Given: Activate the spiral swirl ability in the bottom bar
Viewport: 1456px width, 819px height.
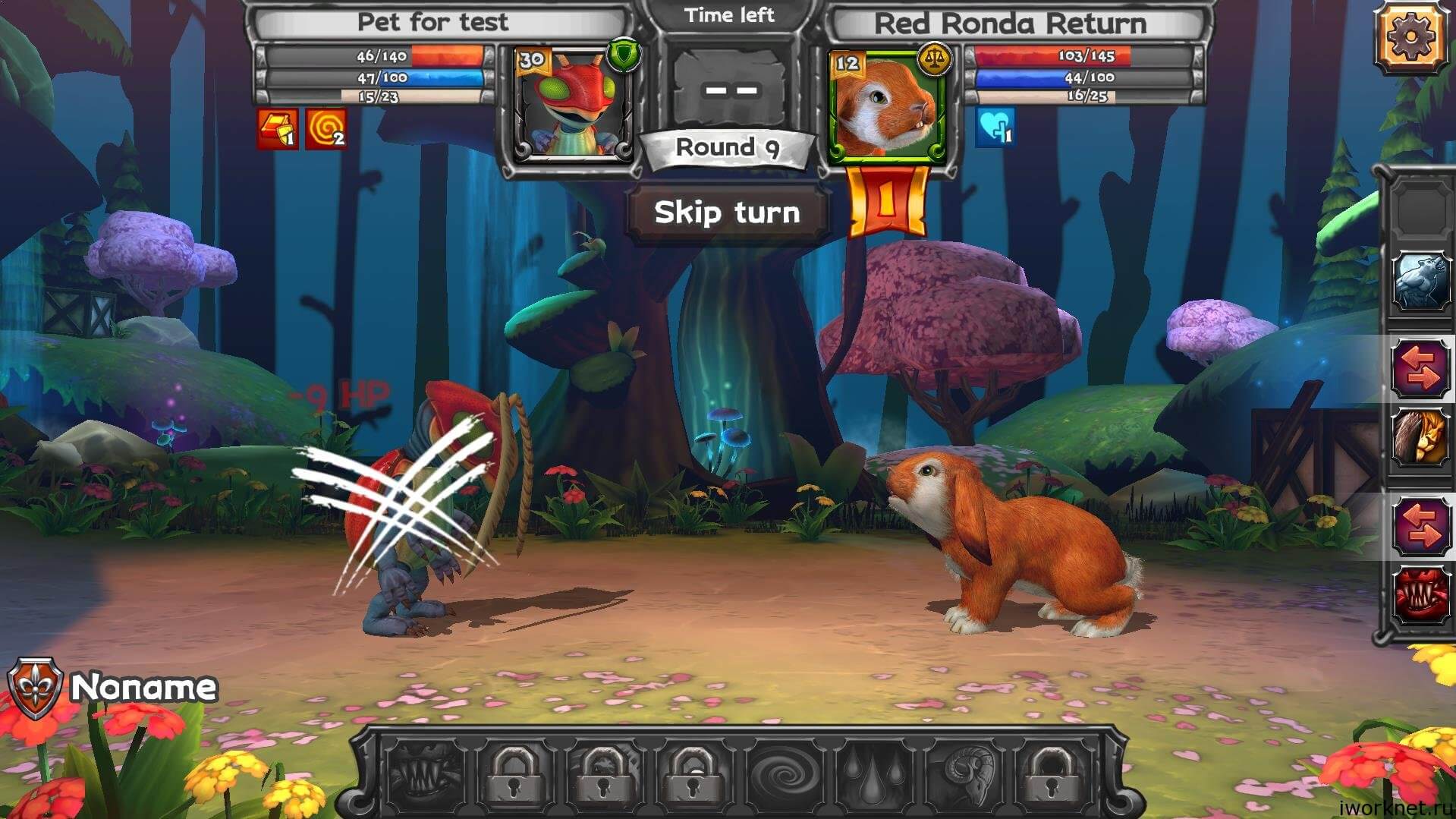Looking at the screenshot, I should pos(784,773).
